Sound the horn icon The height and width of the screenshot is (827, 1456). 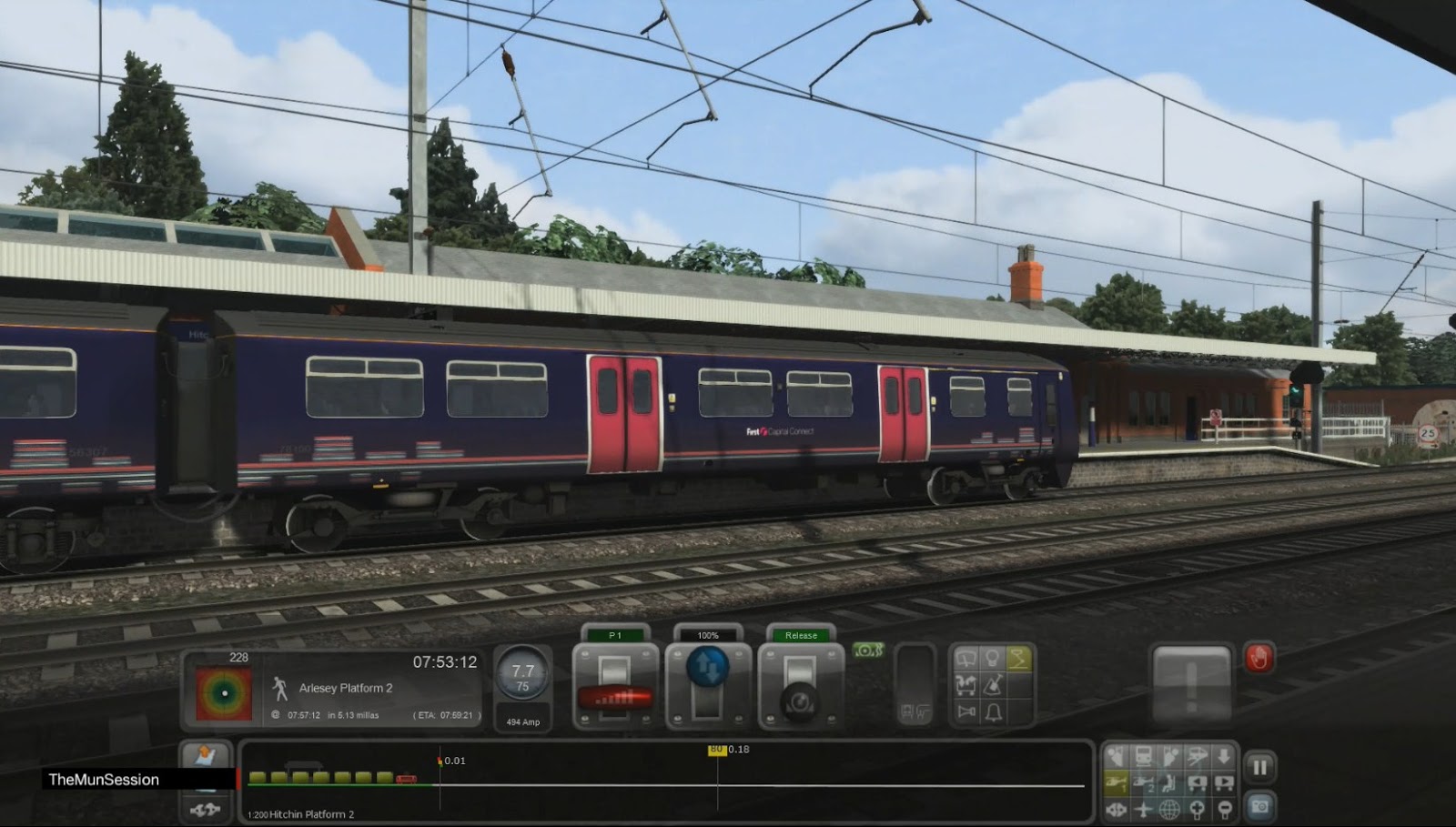point(965,711)
